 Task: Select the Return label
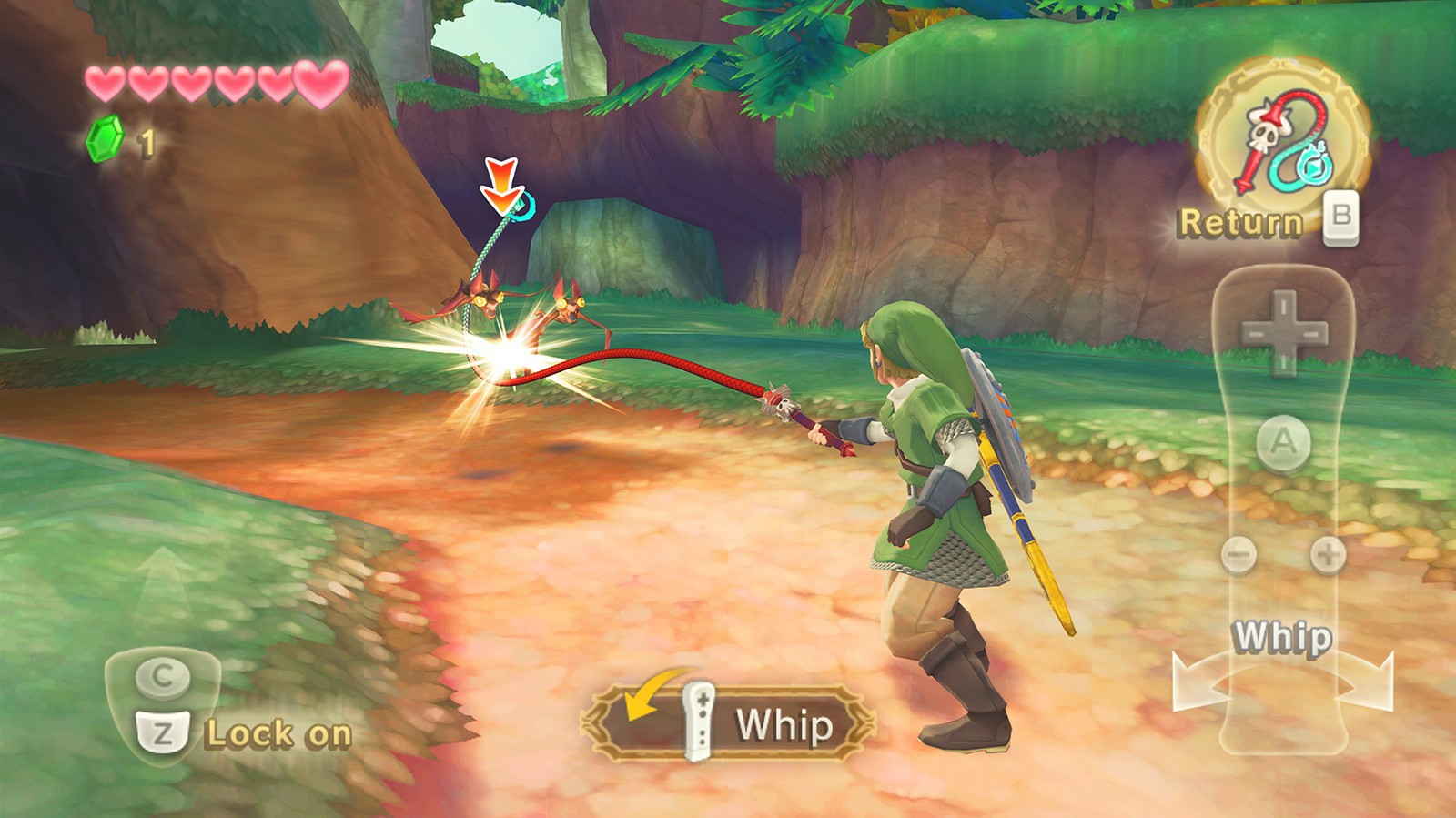(1244, 218)
